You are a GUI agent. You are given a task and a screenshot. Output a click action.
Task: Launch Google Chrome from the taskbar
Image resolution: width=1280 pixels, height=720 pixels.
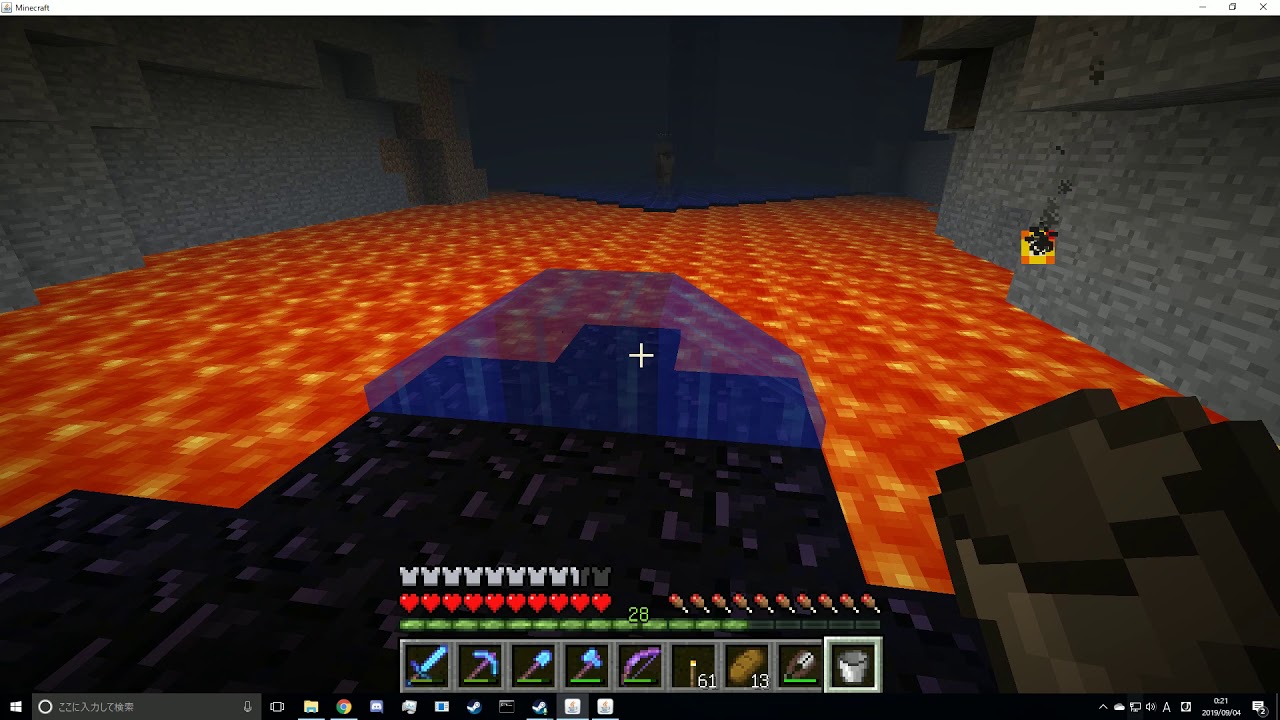click(344, 706)
